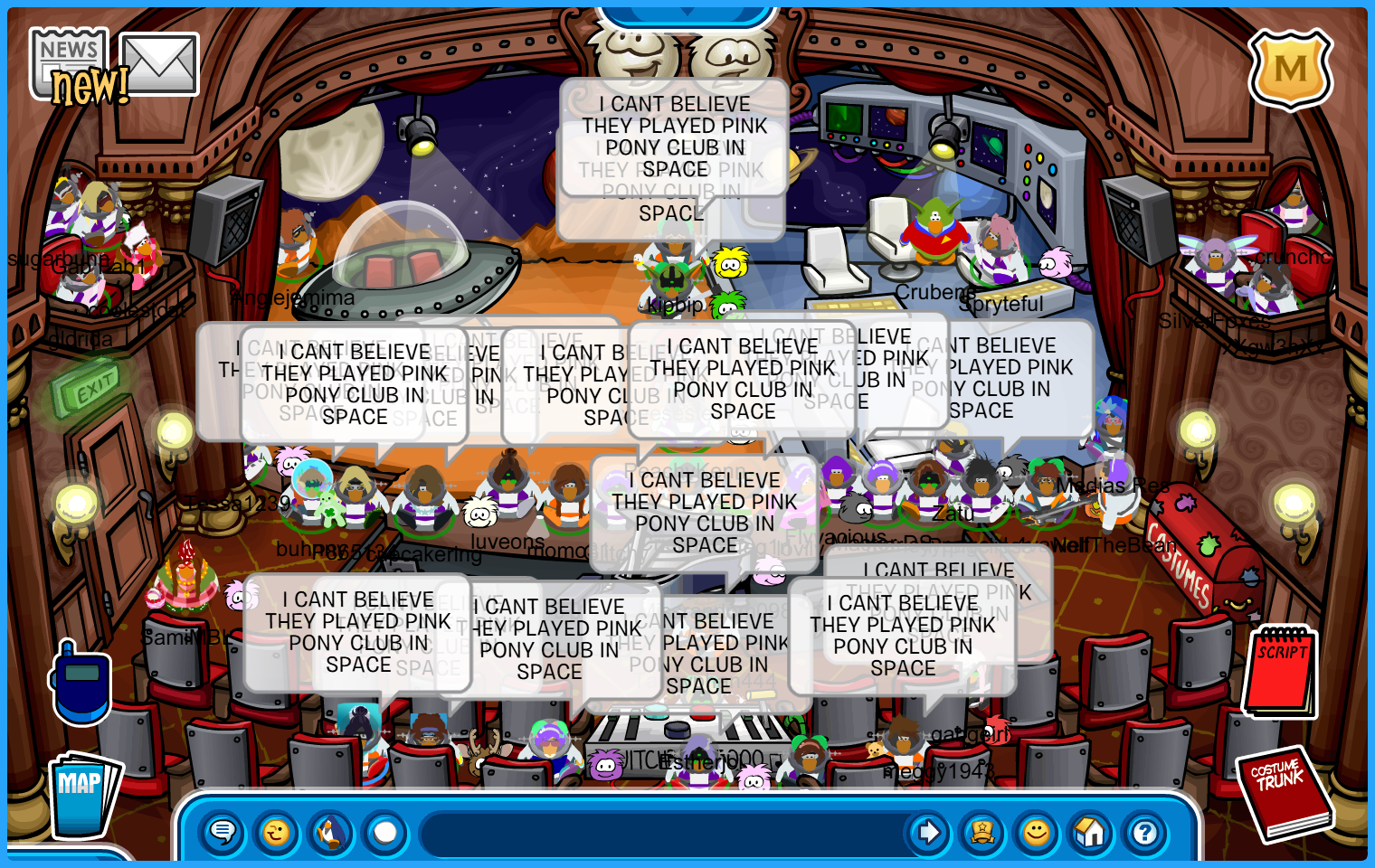
Task: Open the winking face emotes menu
Action: [x=276, y=832]
